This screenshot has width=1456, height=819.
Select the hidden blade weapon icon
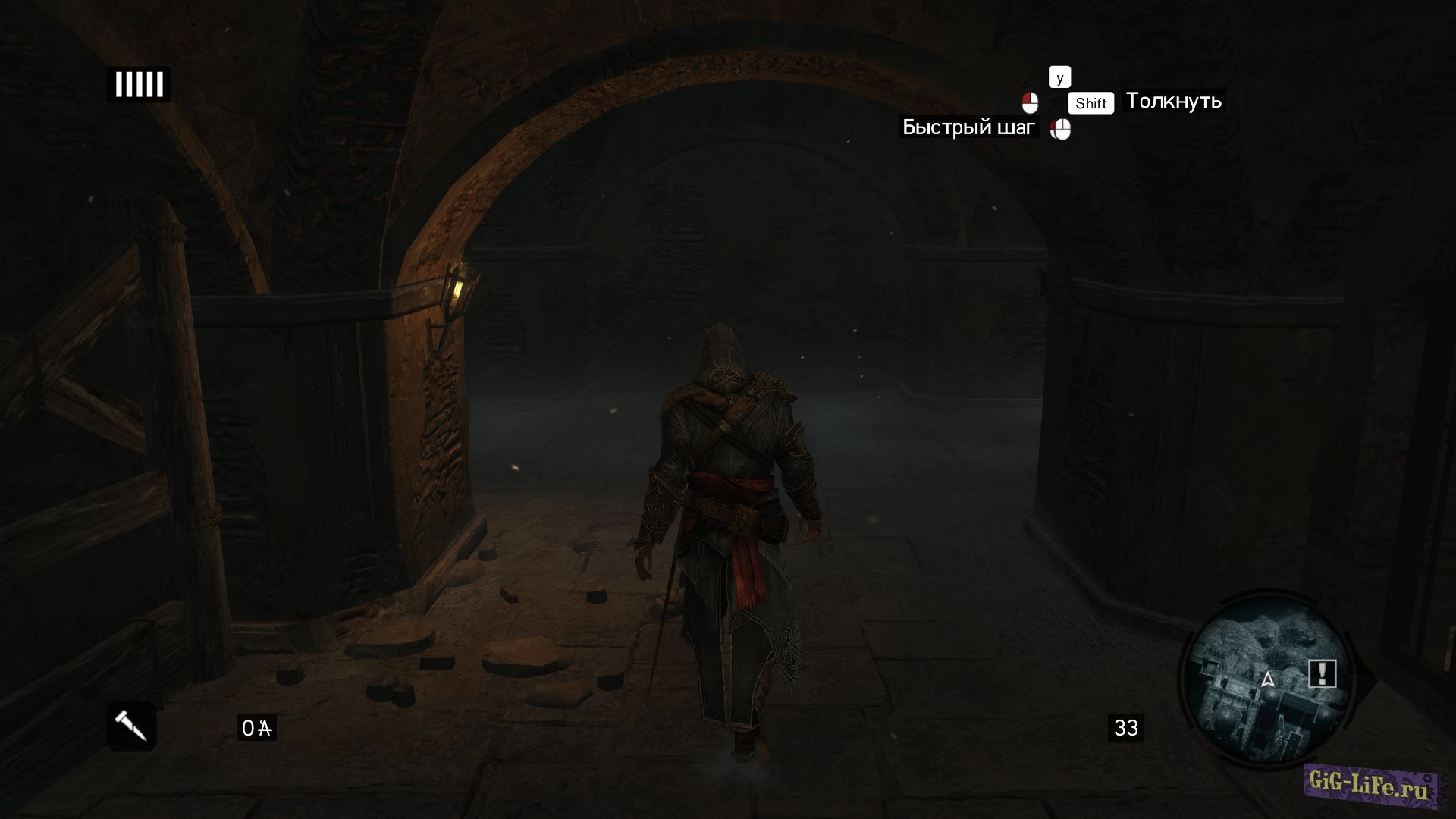point(131,726)
